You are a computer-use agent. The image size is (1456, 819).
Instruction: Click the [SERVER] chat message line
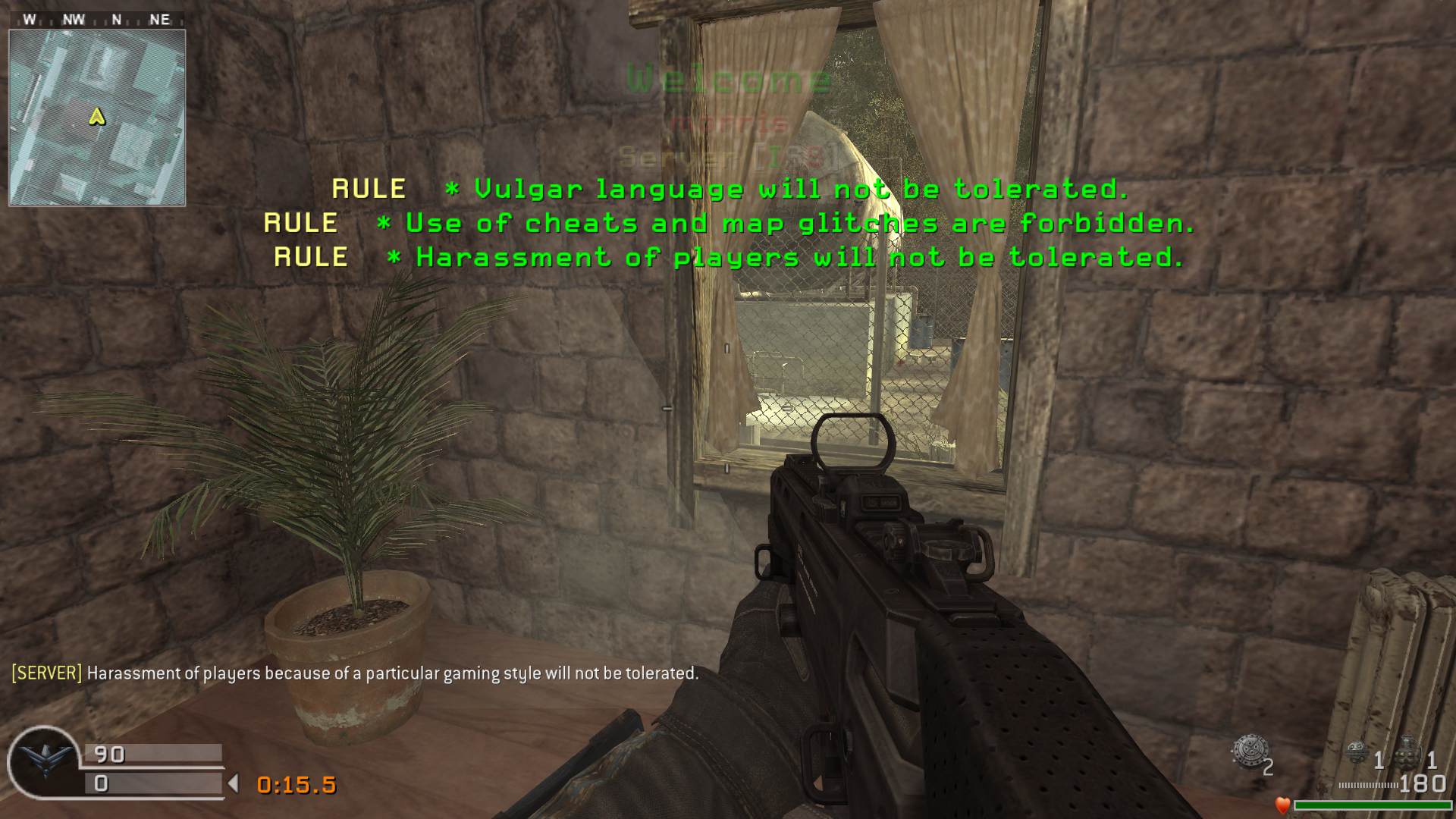(355, 673)
